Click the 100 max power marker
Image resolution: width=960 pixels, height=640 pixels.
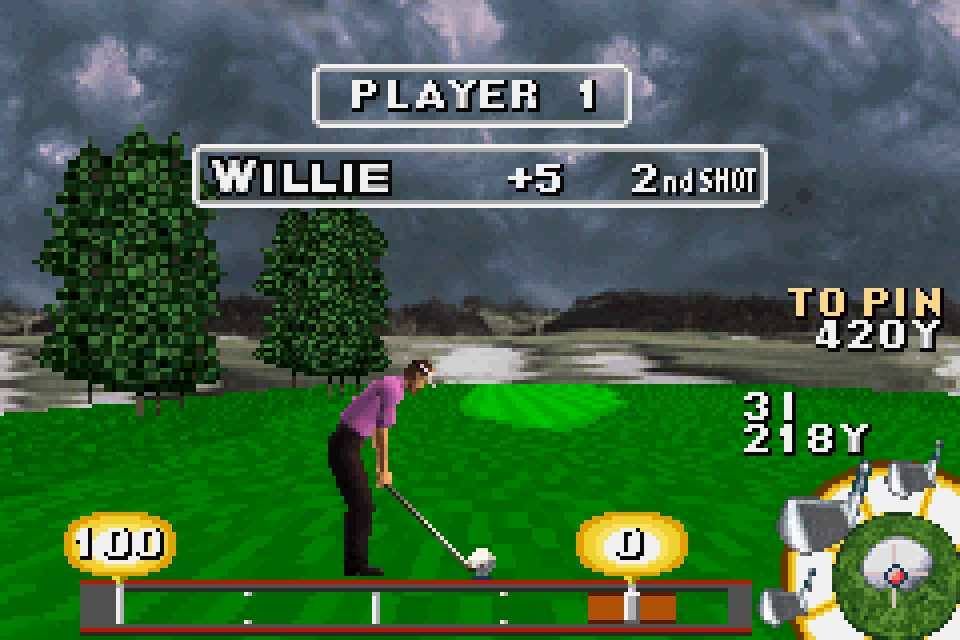119,543
